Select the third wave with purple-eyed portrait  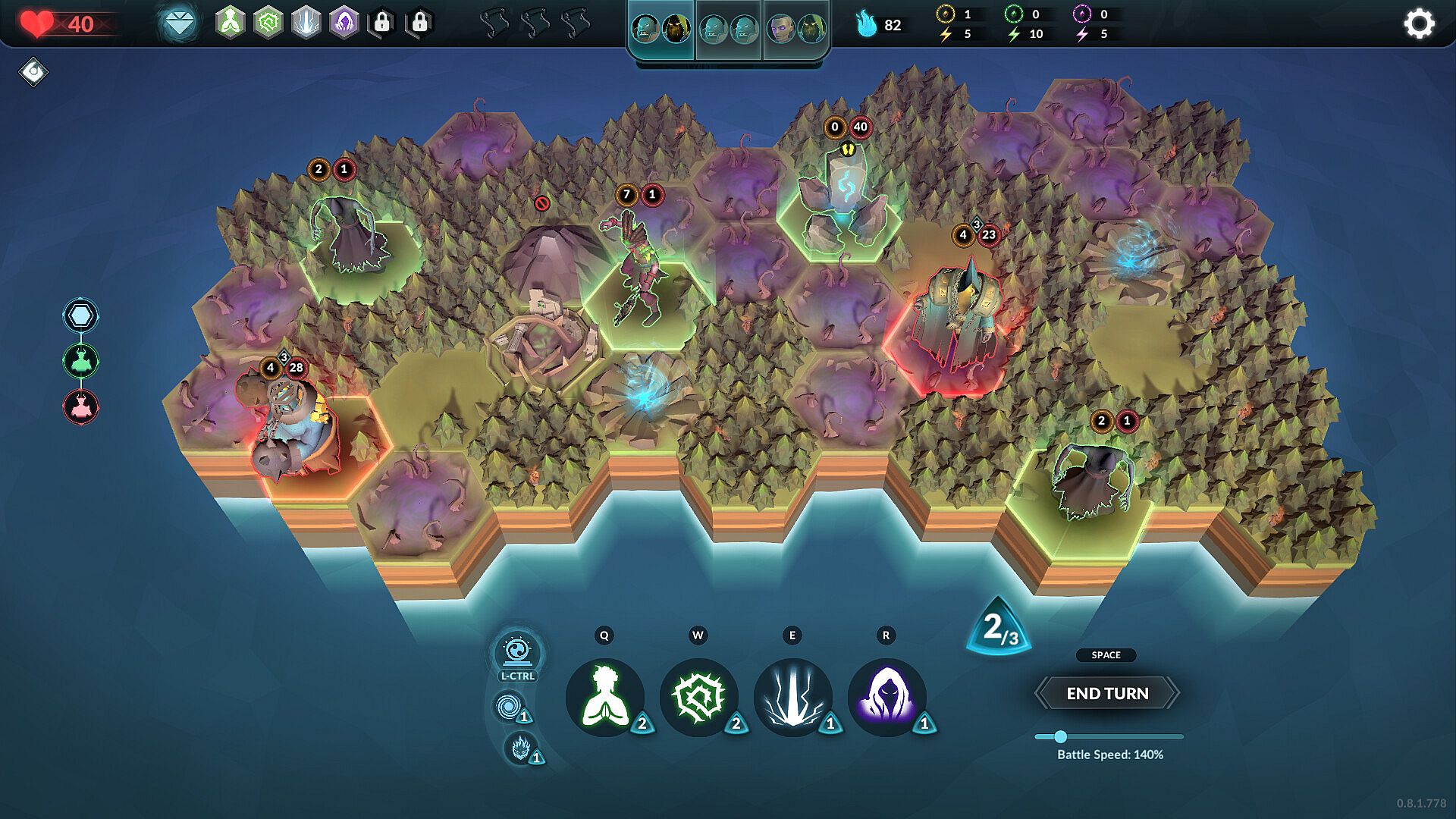(x=795, y=30)
